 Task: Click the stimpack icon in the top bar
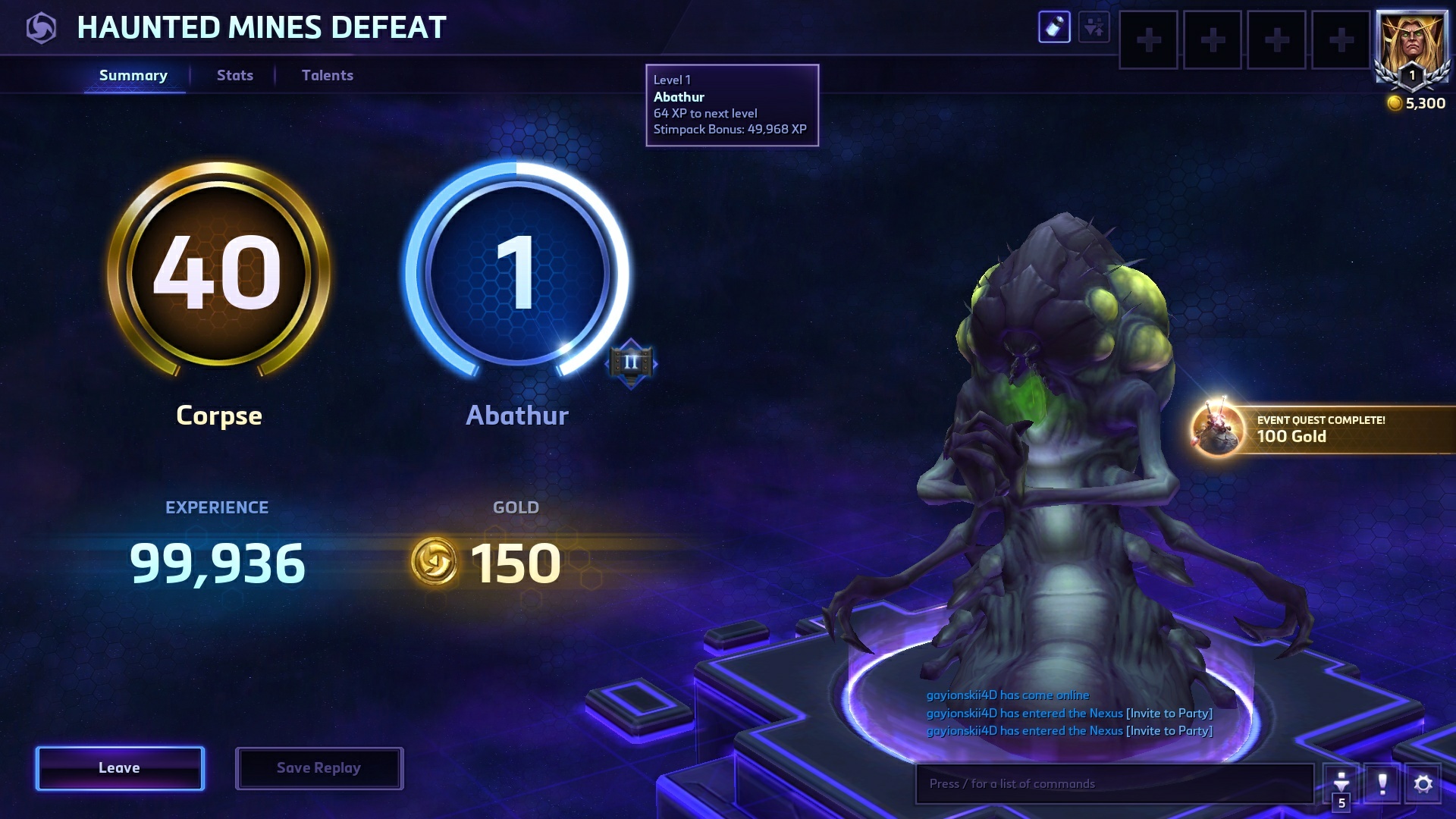coord(1054,28)
